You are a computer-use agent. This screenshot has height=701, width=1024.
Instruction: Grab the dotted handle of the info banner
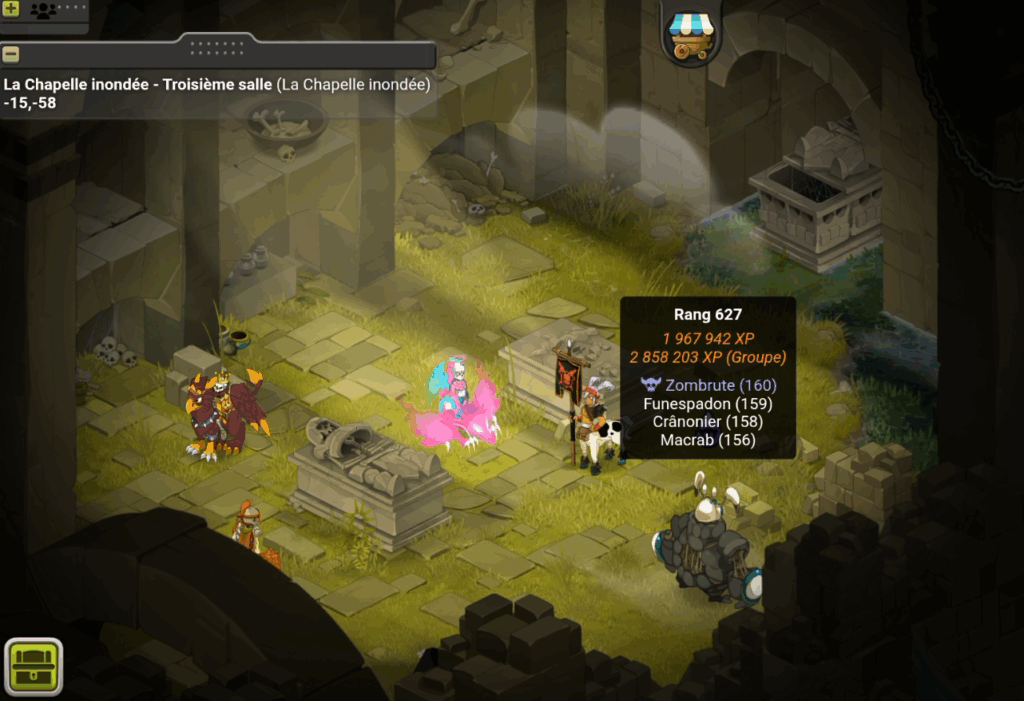tap(217, 45)
